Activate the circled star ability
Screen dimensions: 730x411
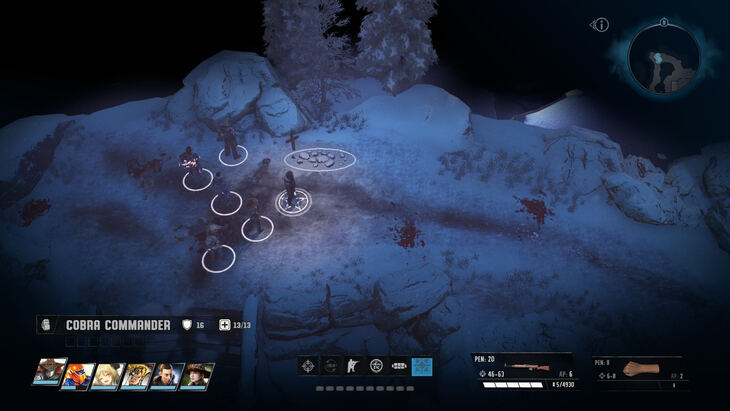376,366
